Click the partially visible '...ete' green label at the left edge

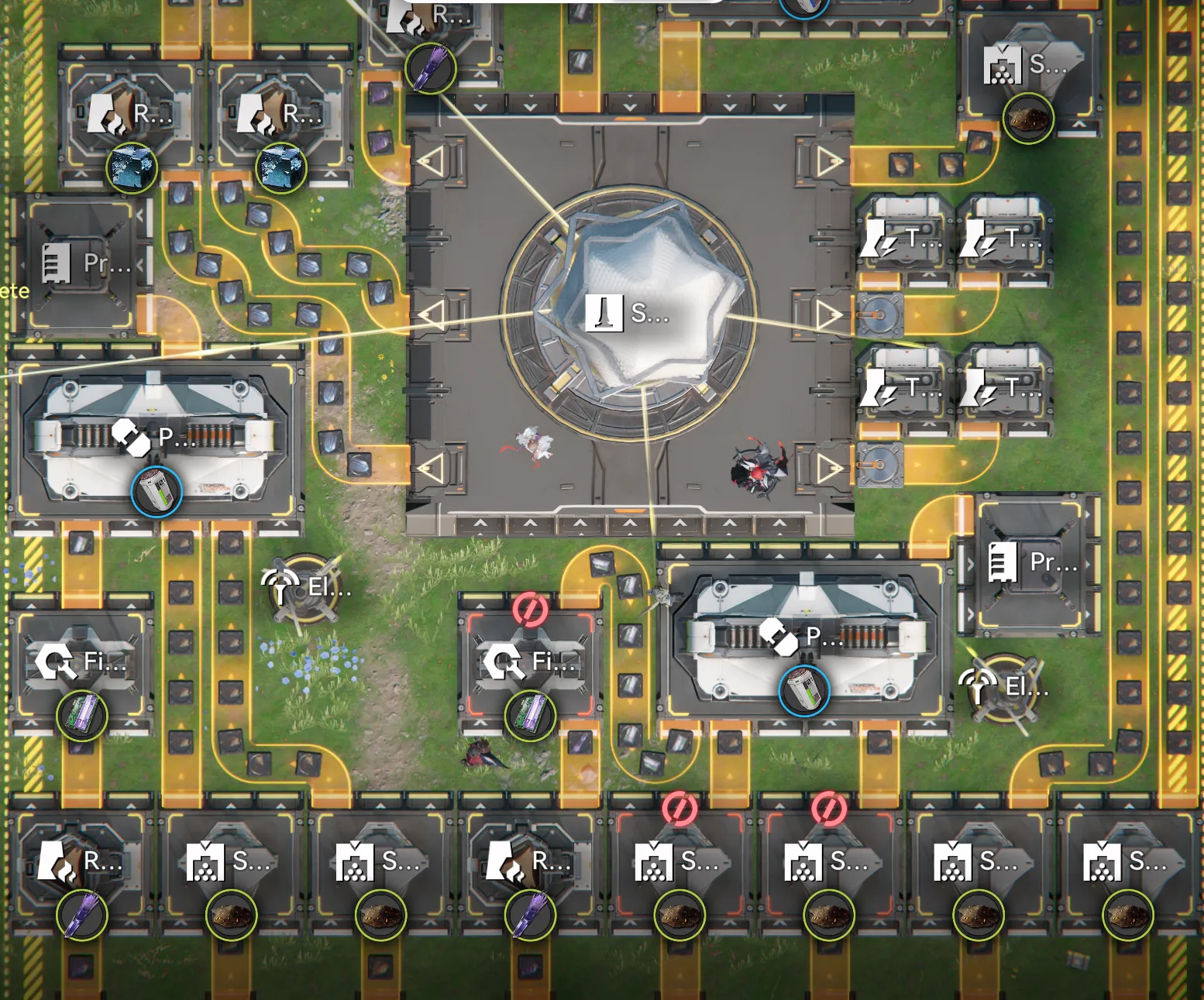pos(14,290)
